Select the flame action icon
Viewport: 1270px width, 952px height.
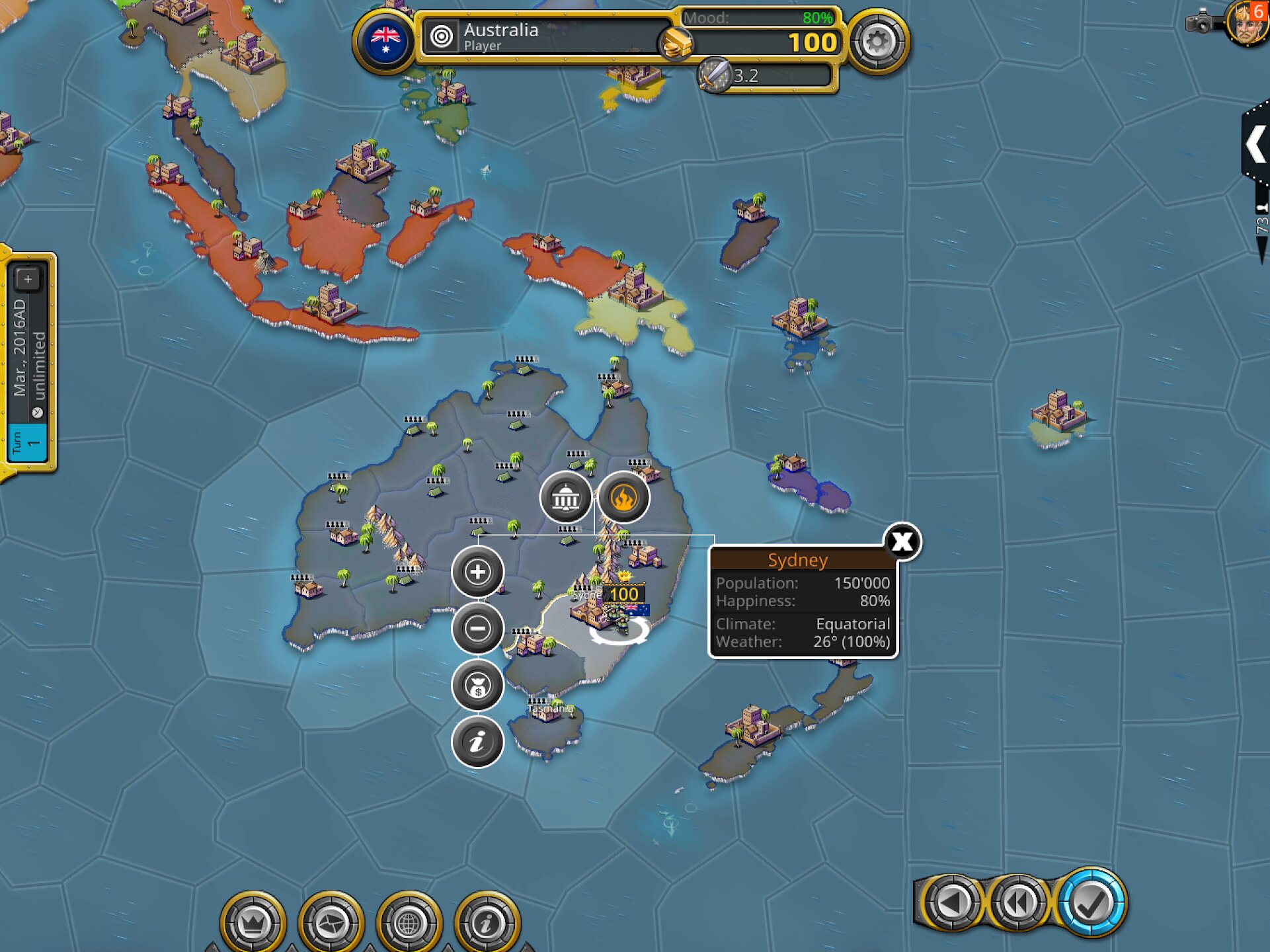coord(623,498)
